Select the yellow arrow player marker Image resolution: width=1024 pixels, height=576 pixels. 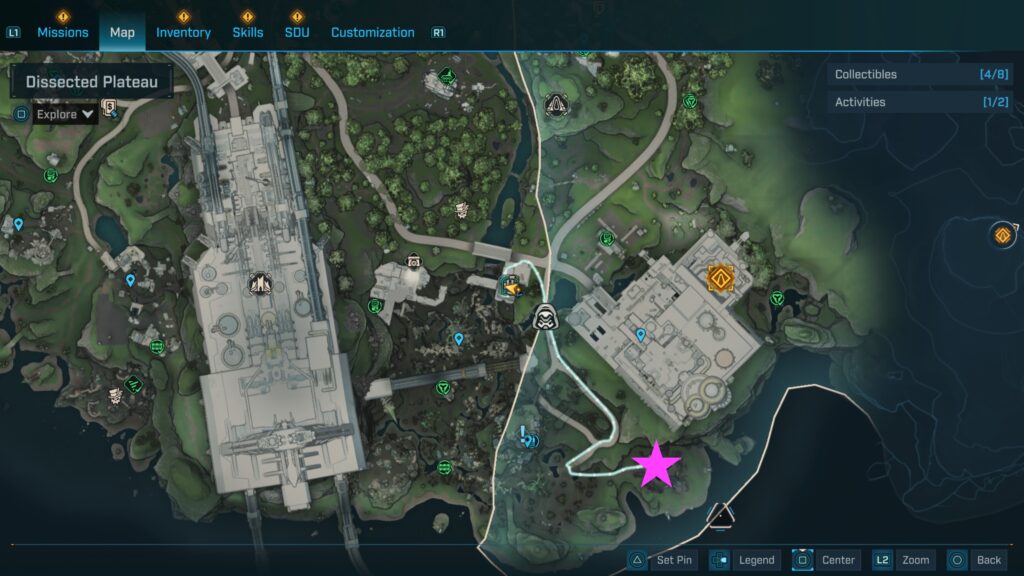point(512,288)
